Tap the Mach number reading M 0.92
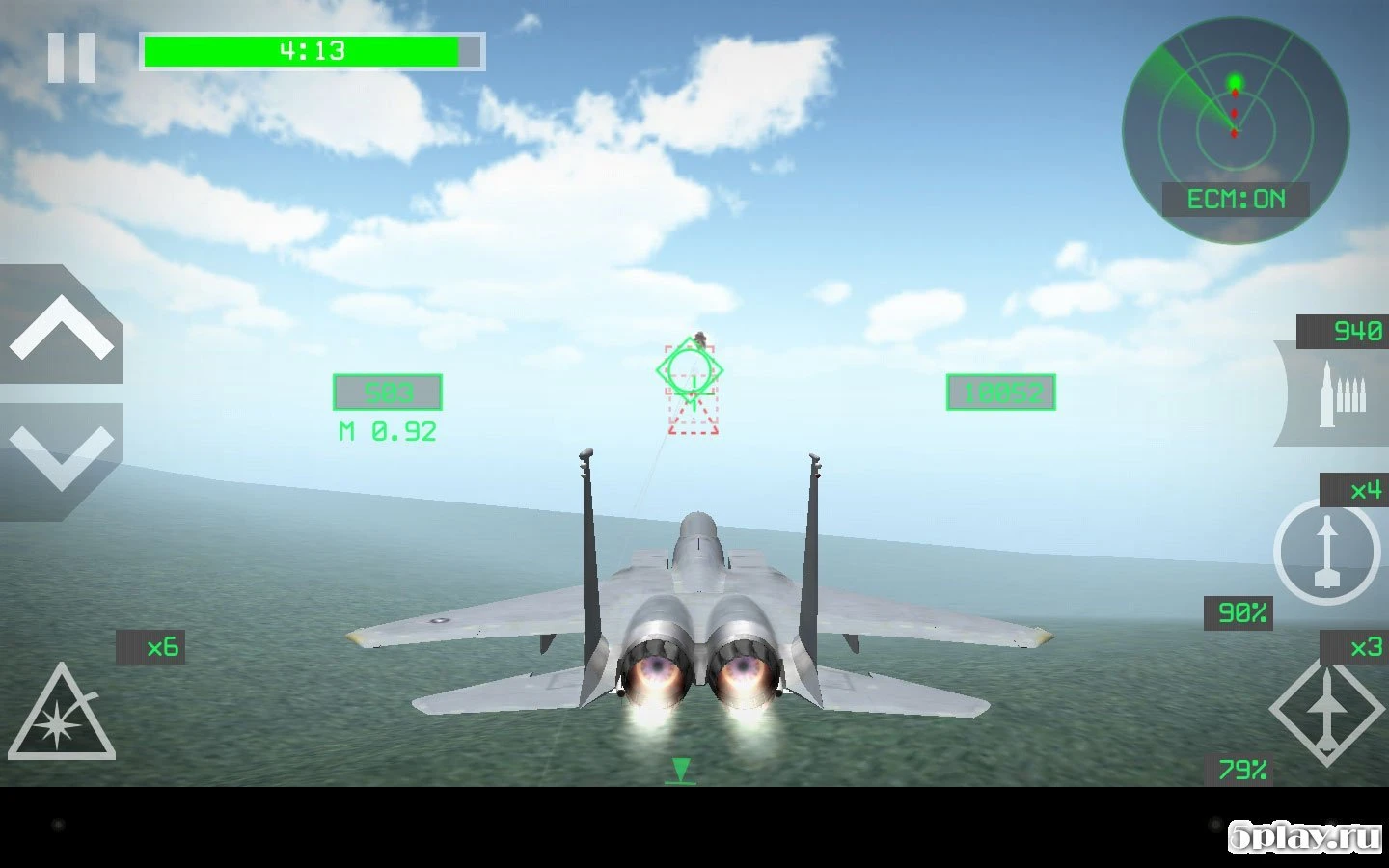 click(385, 431)
